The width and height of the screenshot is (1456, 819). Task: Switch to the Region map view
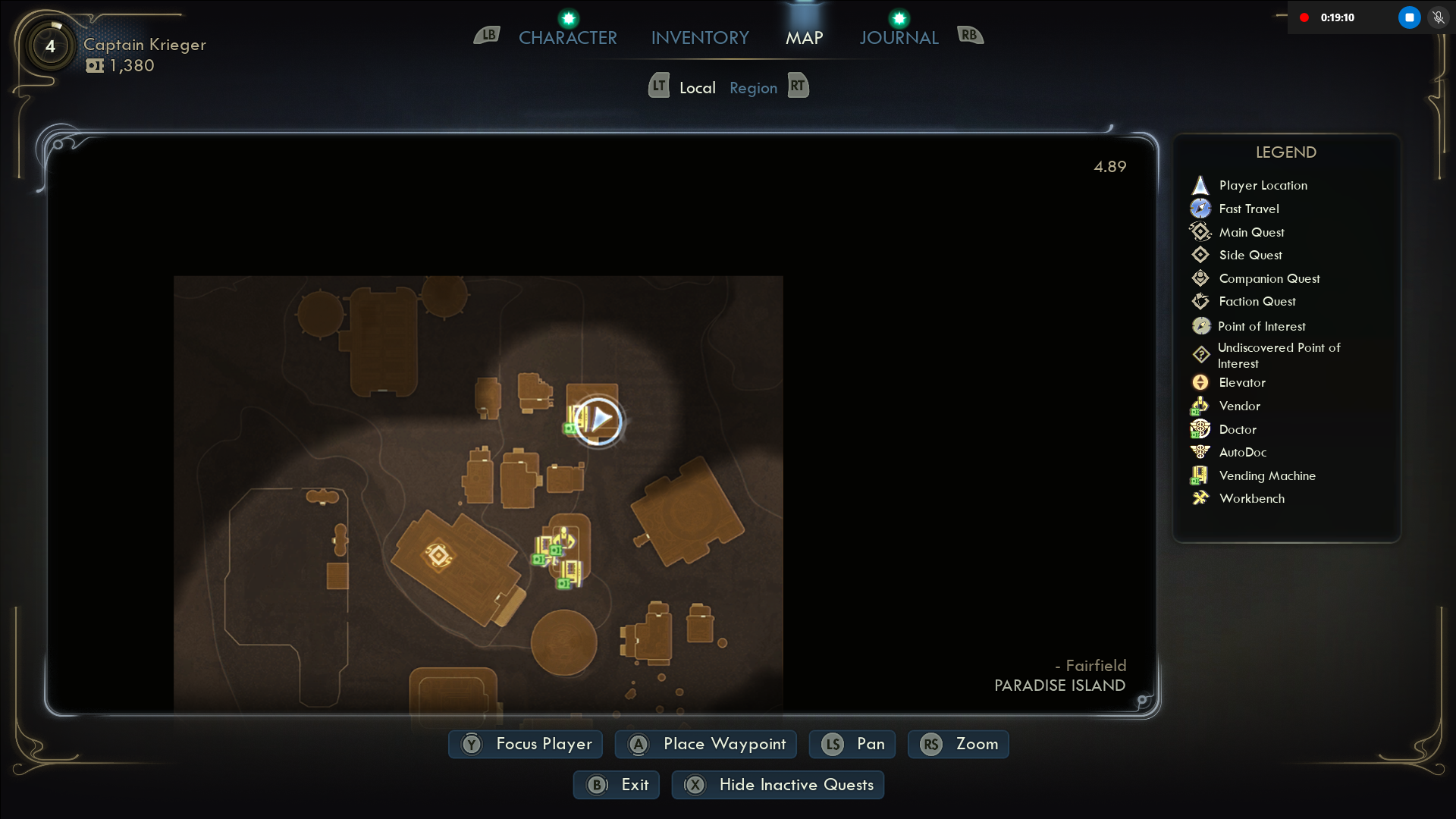click(x=753, y=88)
